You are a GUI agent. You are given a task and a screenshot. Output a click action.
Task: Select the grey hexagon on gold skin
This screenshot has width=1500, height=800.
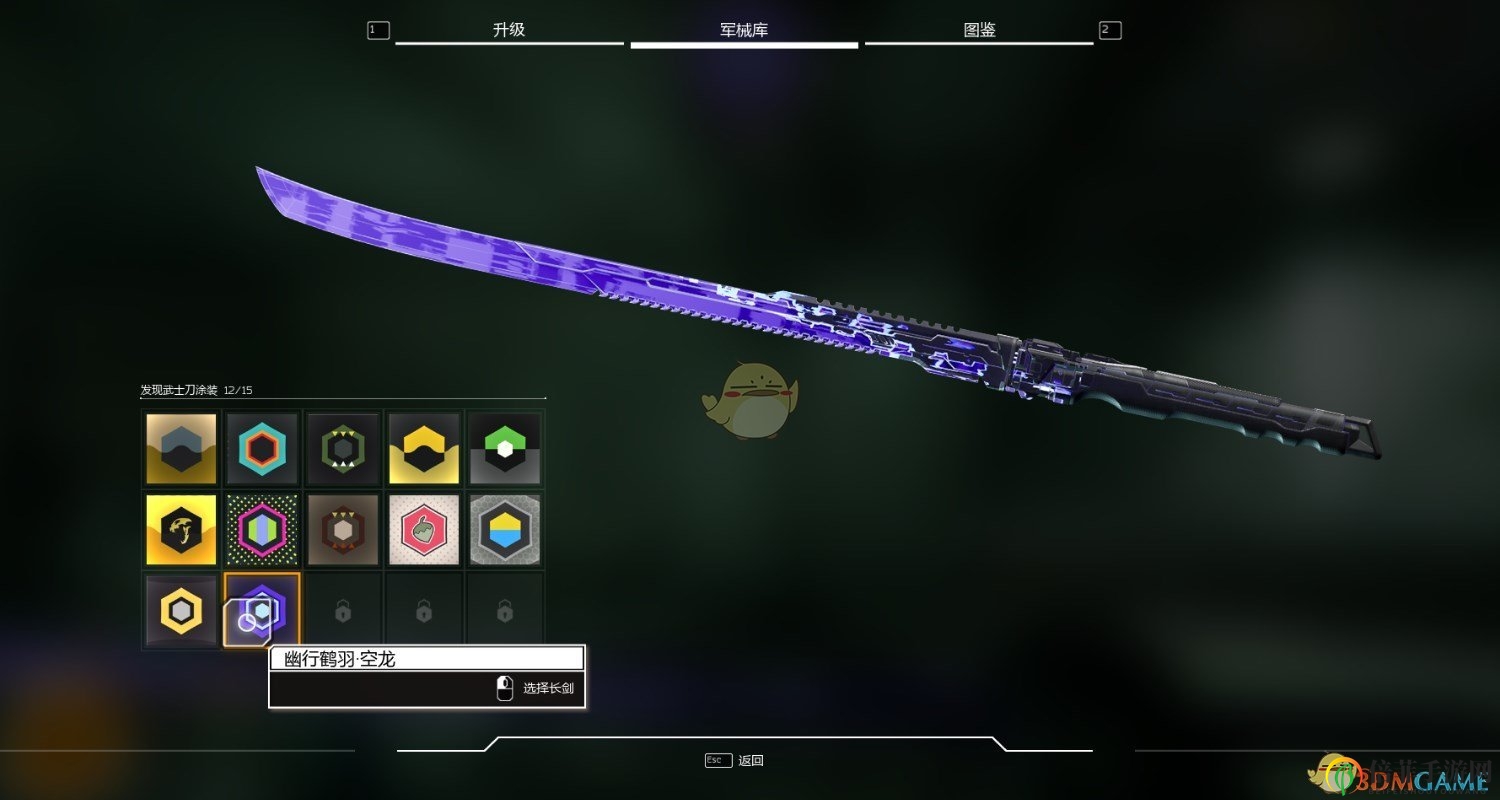pos(181,447)
